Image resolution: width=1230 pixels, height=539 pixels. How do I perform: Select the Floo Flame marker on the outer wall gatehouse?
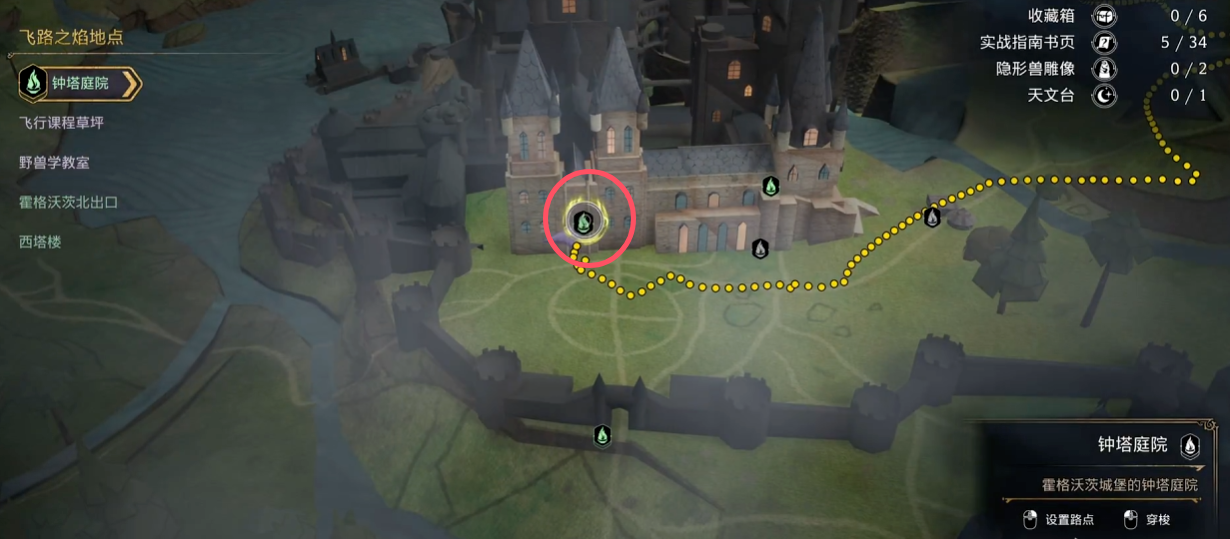[x=602, y=435]
